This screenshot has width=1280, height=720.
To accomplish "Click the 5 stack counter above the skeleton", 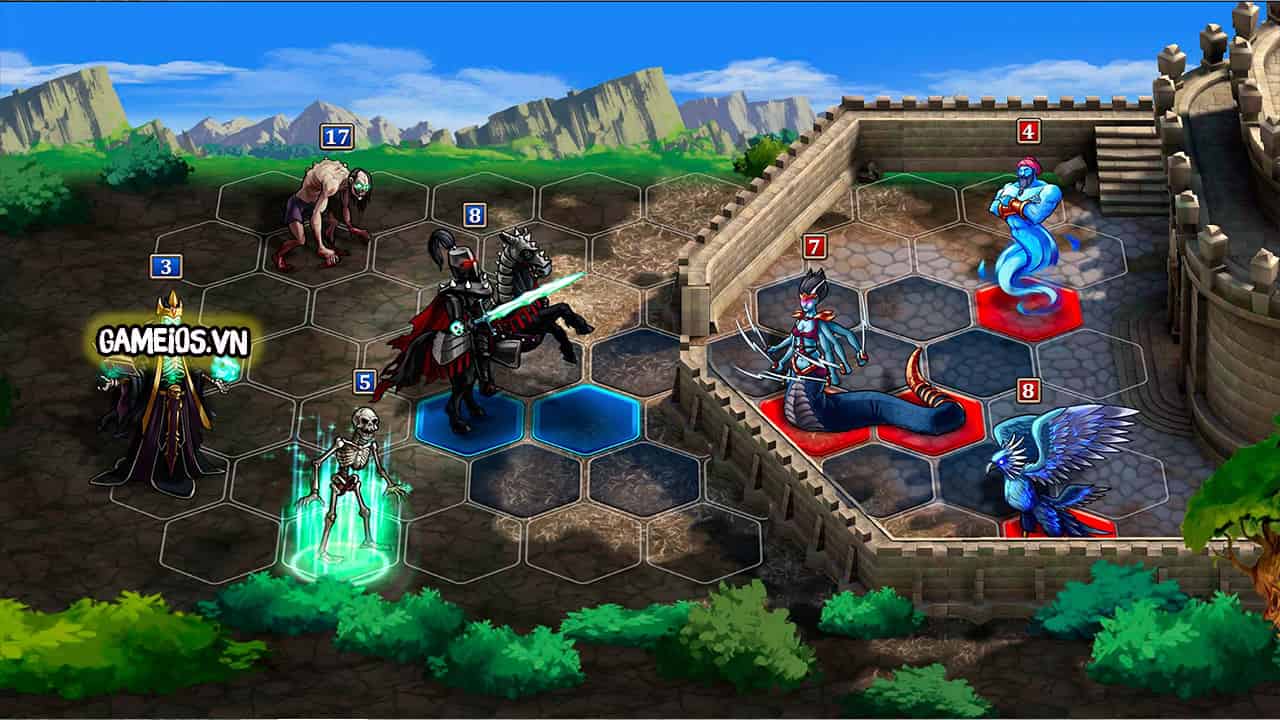I will [363, 381].
